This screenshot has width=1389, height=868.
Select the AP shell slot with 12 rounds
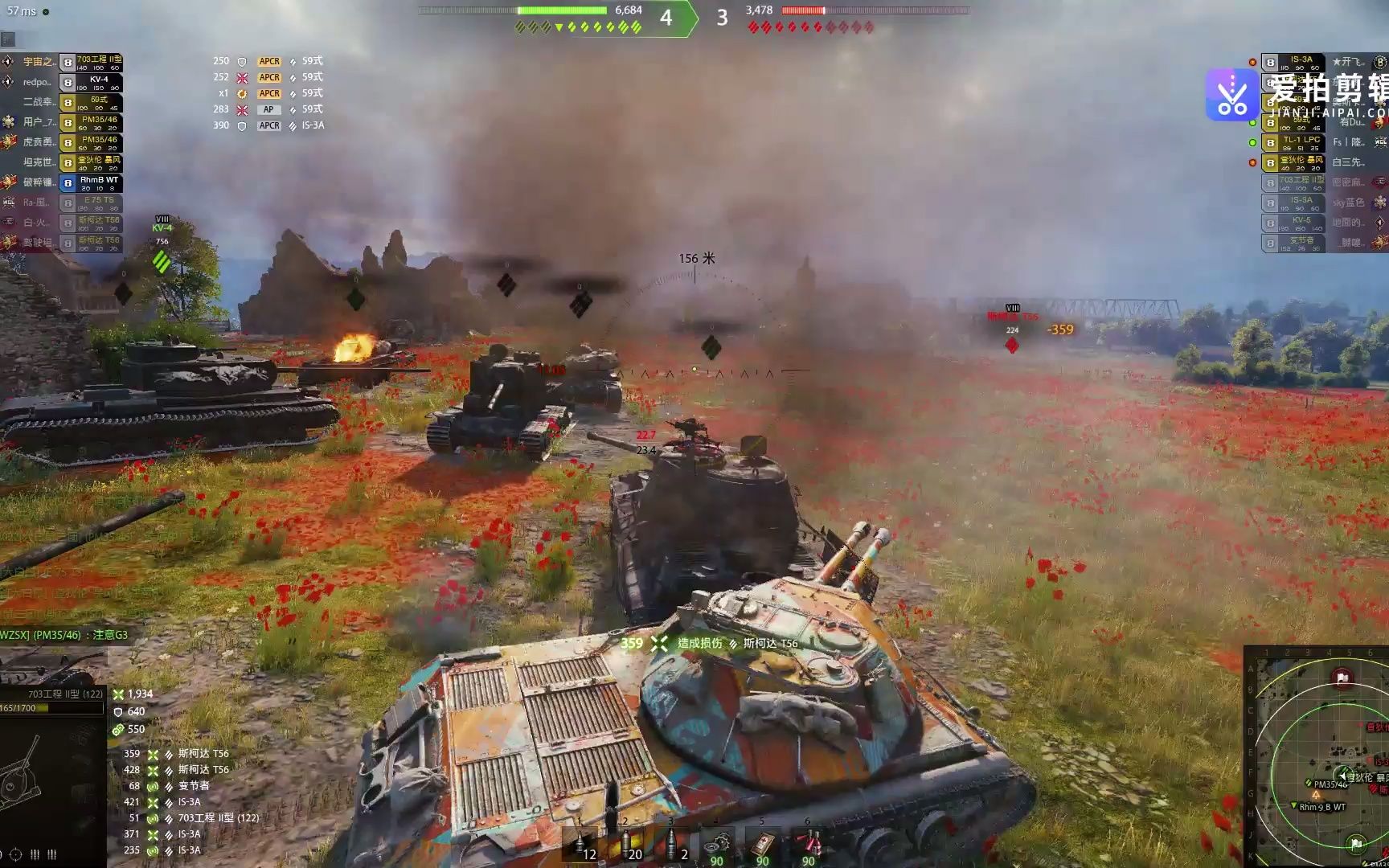580,845
